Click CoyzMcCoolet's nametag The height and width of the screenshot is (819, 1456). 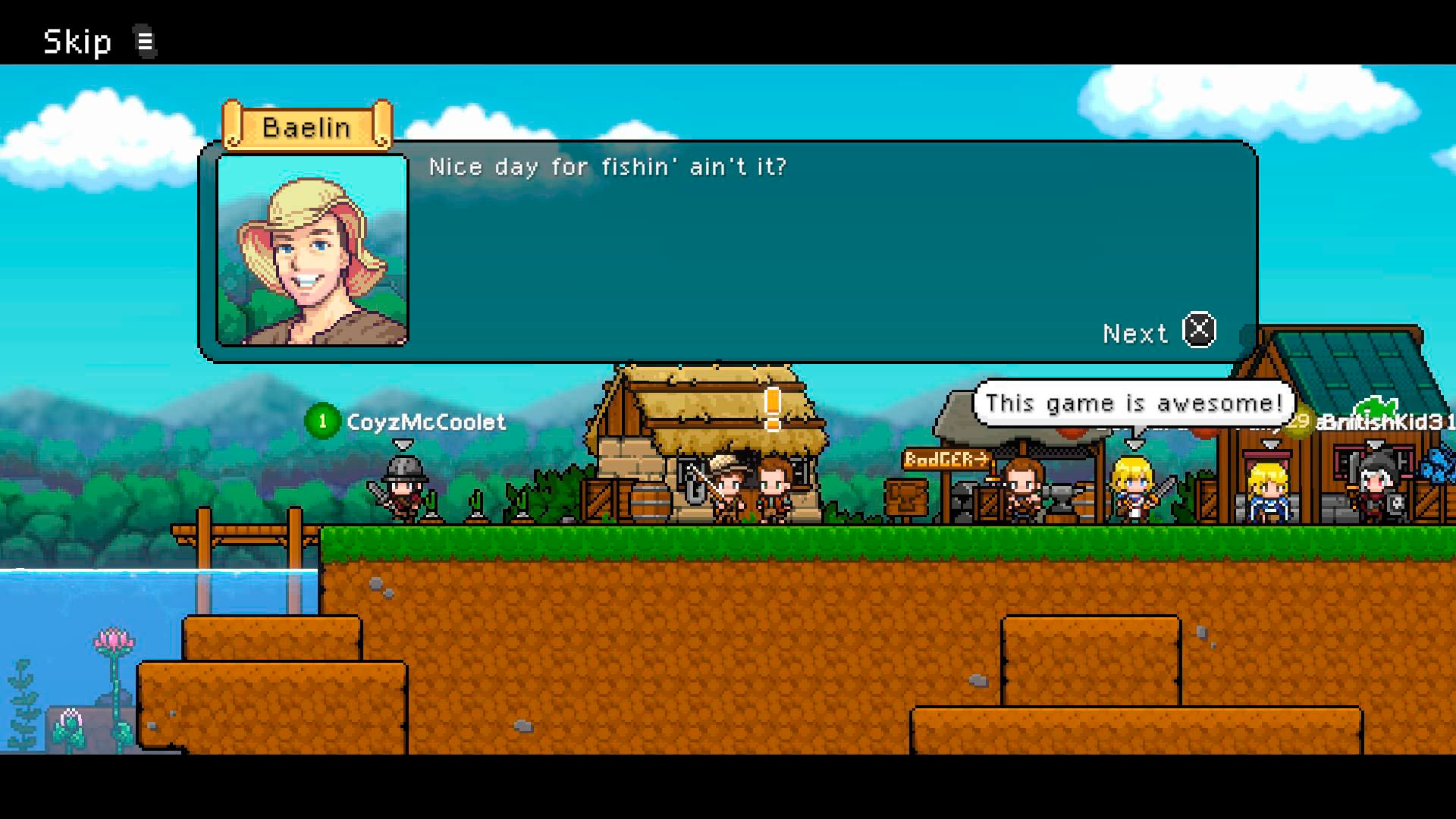pyautogui.click(x=427, y=422)
